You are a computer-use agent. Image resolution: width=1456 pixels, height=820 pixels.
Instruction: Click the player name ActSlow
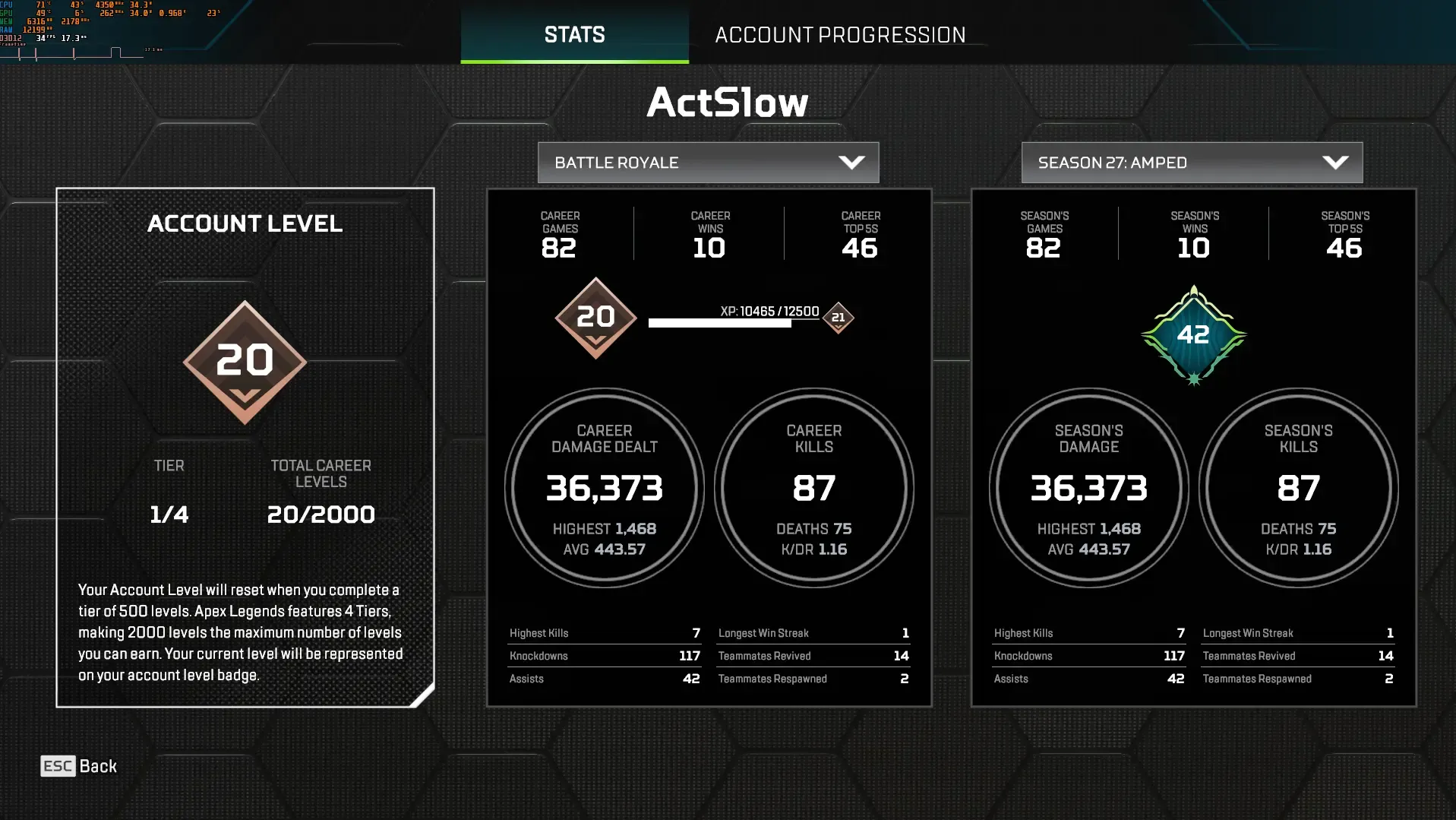coord(727,103)
